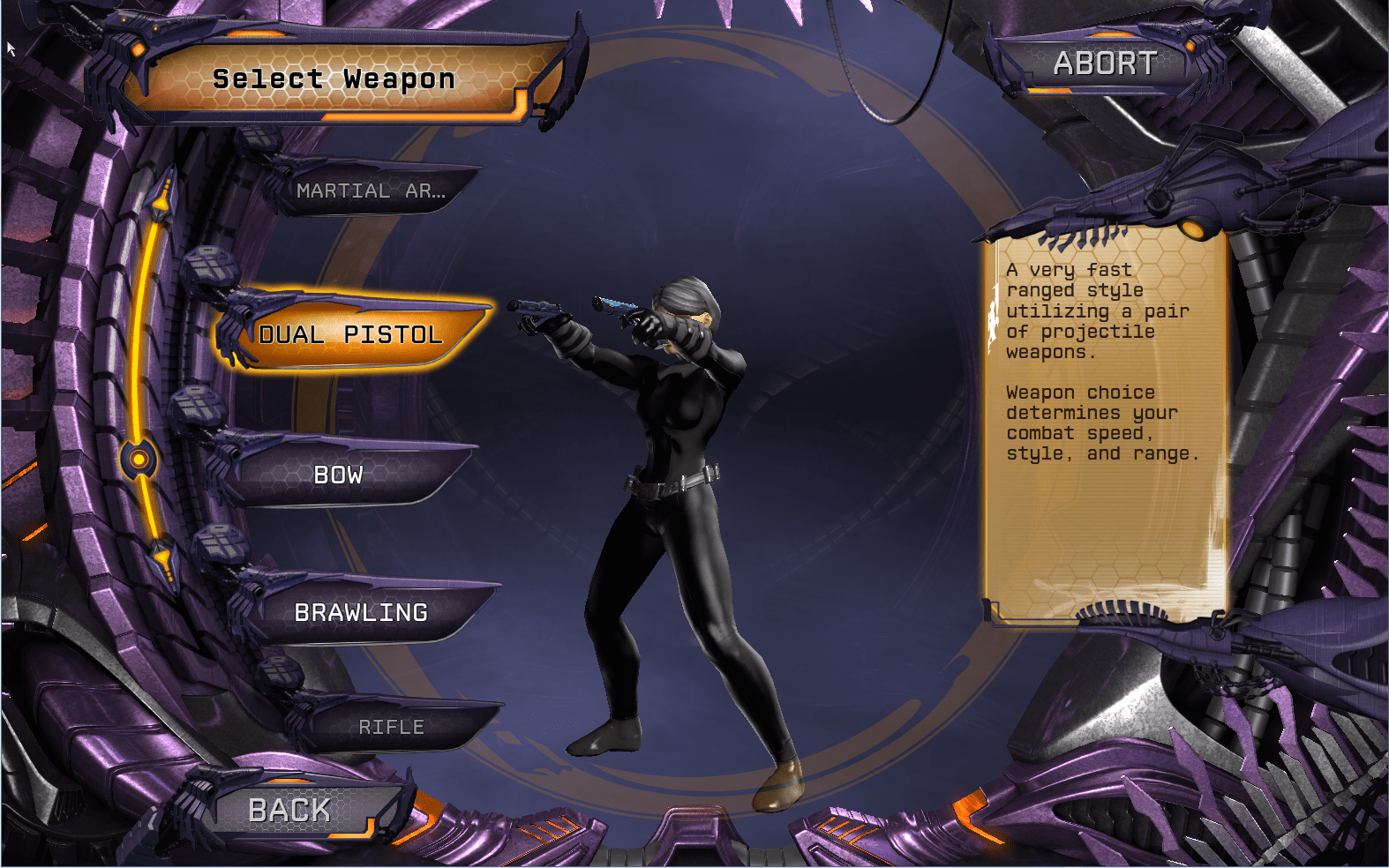The image size is (1389, 868).
Task: Select the Bow fighting style
Action: (340, 475)
